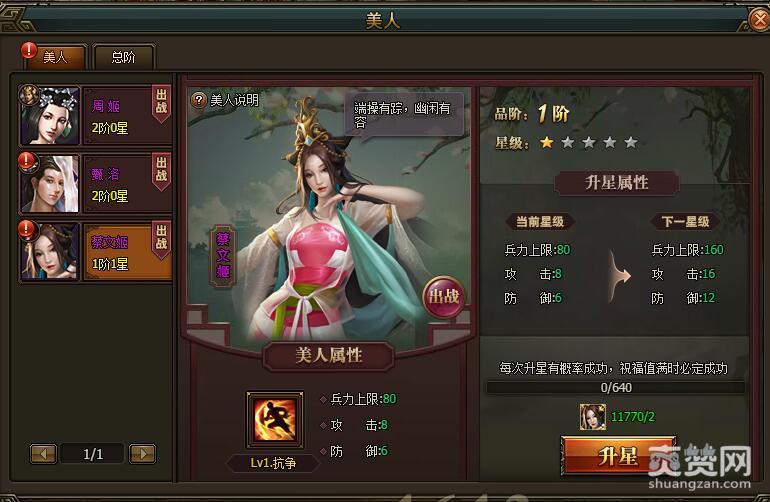Image resolution: width=770 pixels, height=502 pixels.
Task: Click the 升星 upgrade button
Action: [x=617, y=457]
